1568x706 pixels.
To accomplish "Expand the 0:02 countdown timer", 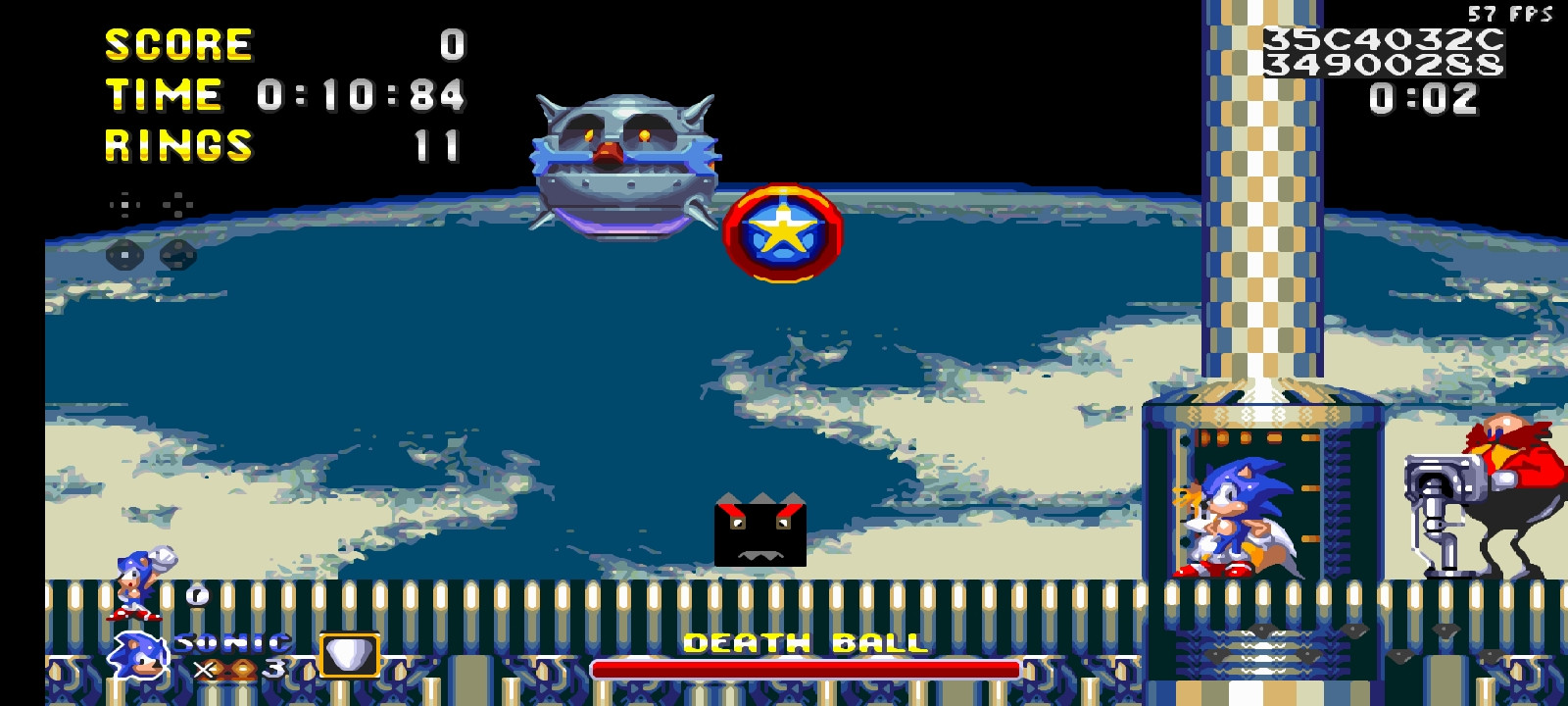I will click(x=1423, y=97).
